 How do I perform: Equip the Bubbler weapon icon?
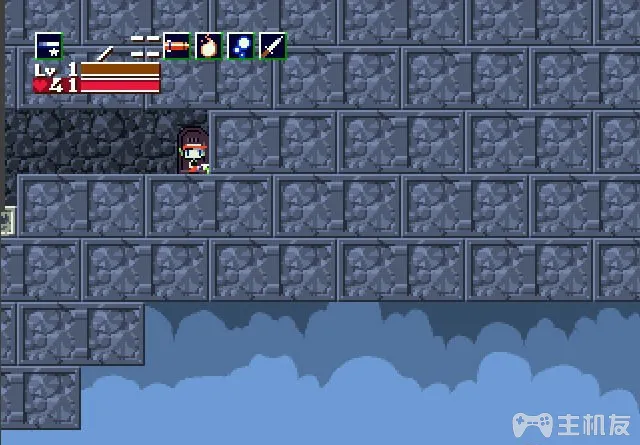click(240, 46)
